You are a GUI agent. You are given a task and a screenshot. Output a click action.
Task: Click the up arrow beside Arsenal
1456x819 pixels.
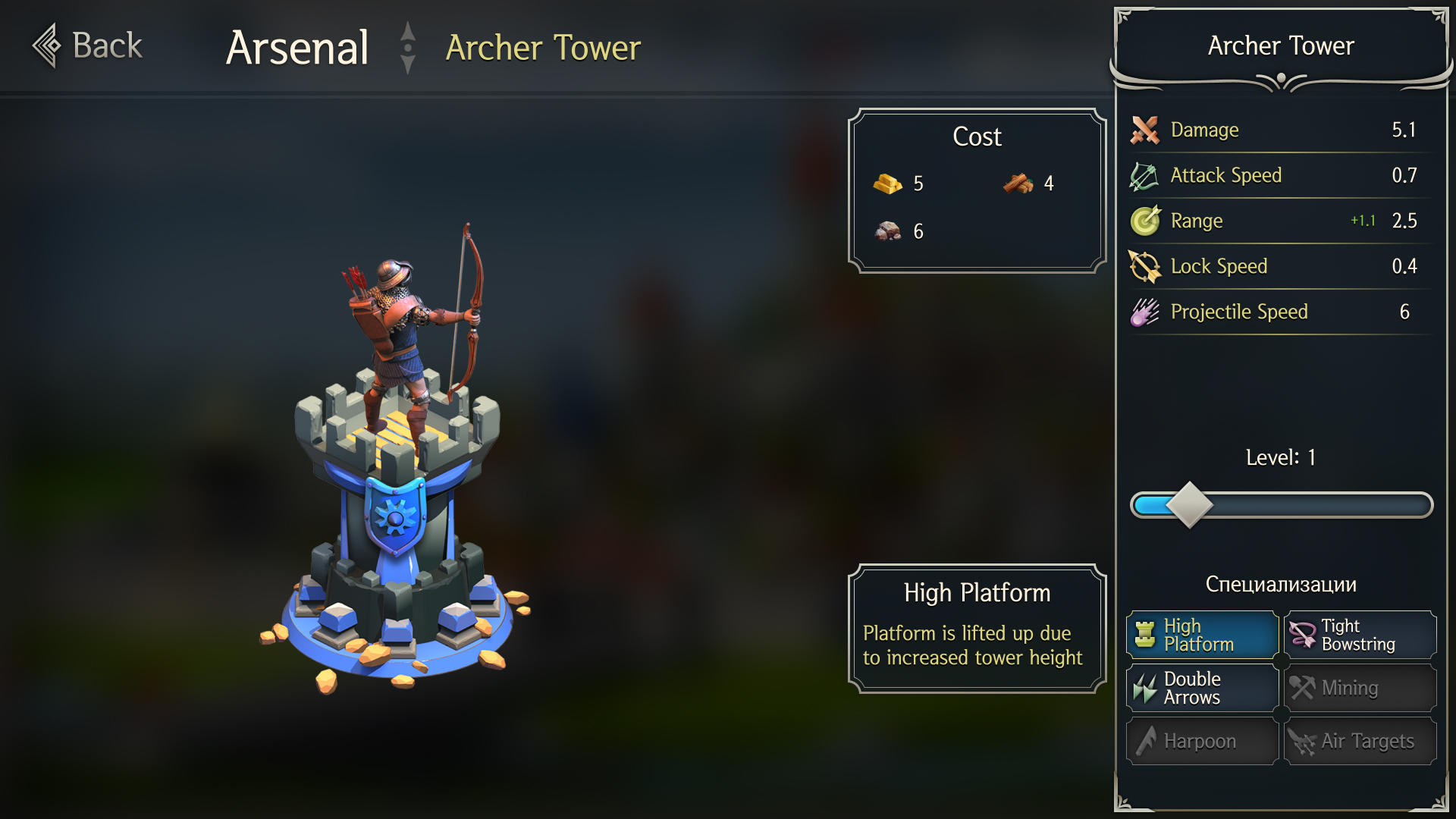click(x=408, y=31)
